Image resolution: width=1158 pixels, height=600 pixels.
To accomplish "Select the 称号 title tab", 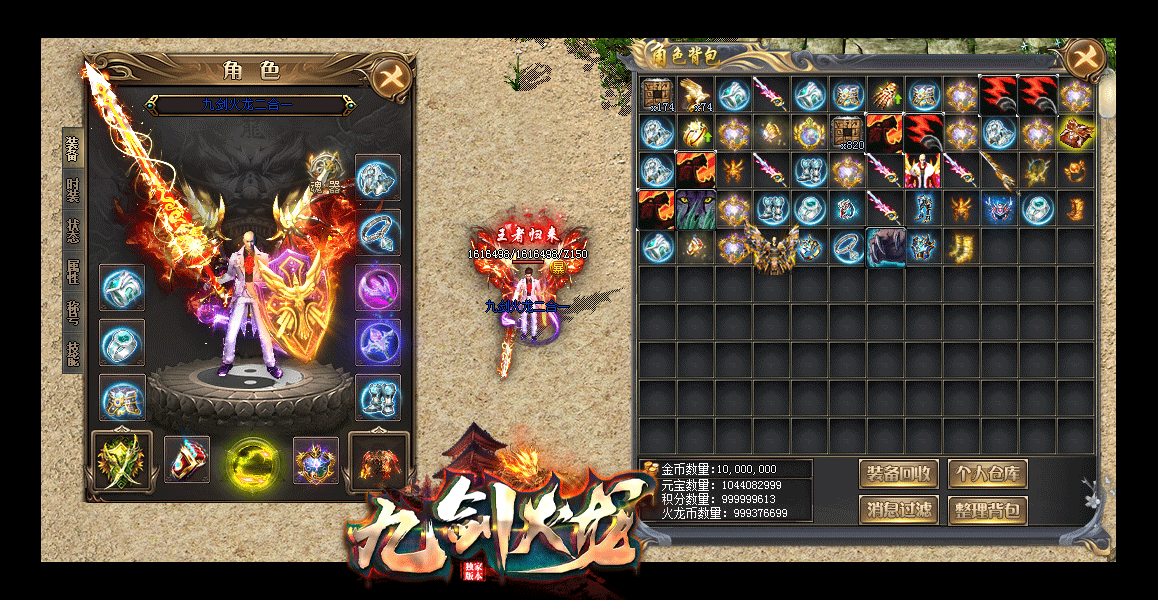I will 72,311.
